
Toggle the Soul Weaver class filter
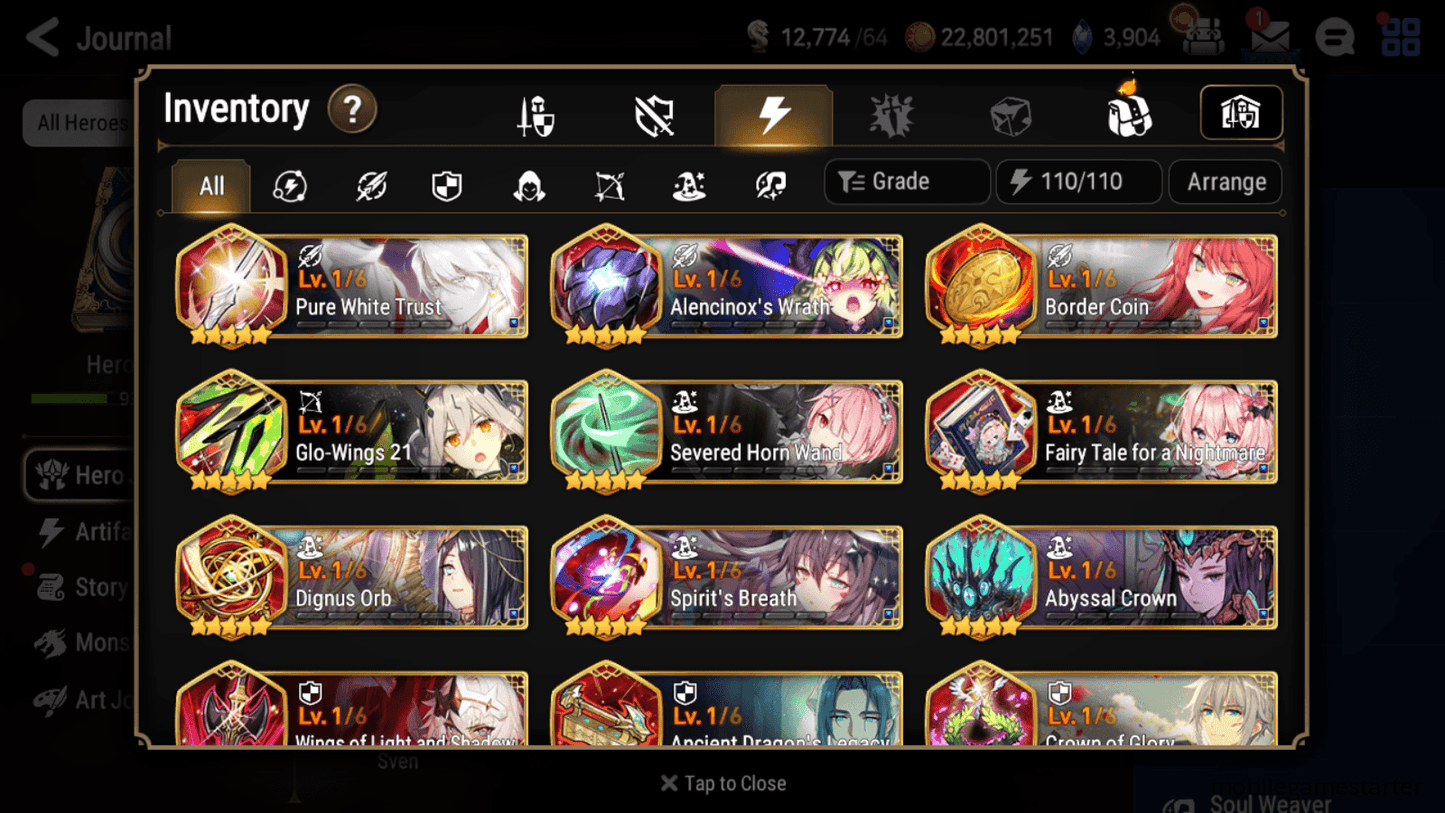[x=770, y=184]
